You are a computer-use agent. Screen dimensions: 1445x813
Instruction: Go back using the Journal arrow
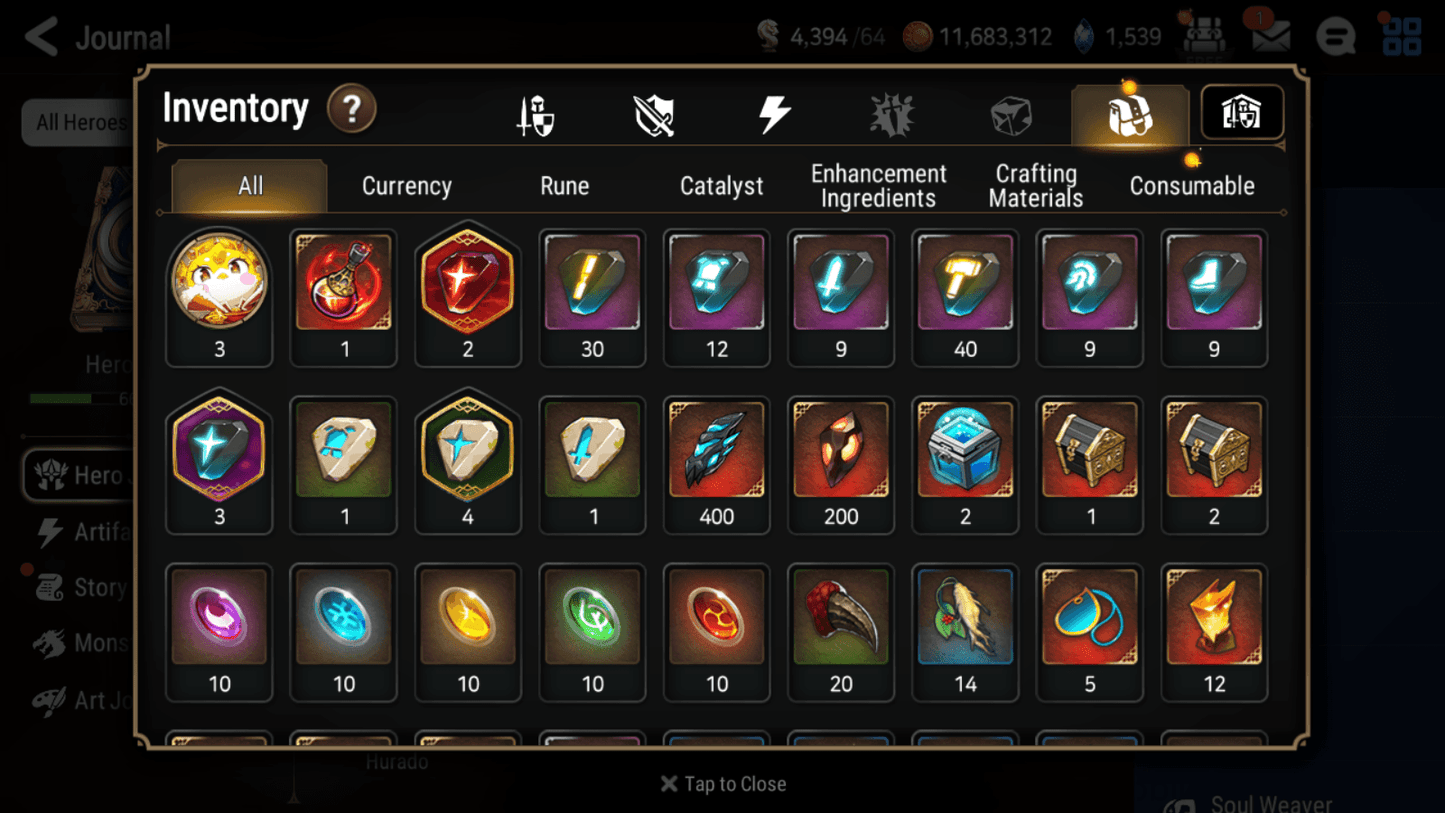click(40, 36)
